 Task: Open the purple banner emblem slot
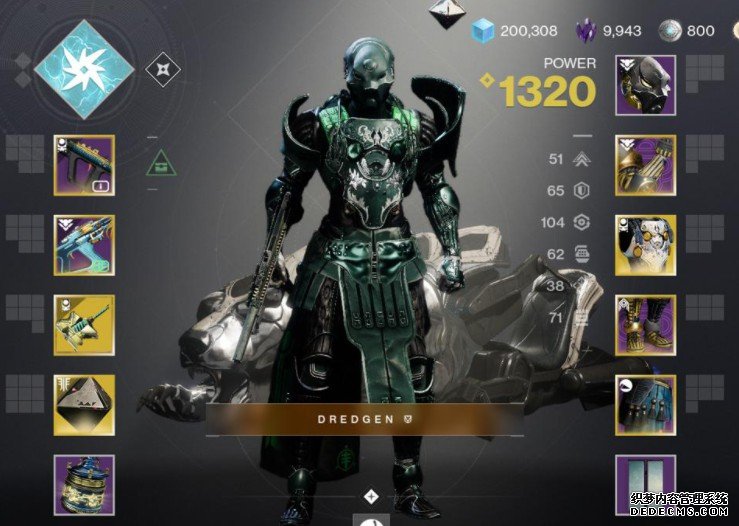645,485
